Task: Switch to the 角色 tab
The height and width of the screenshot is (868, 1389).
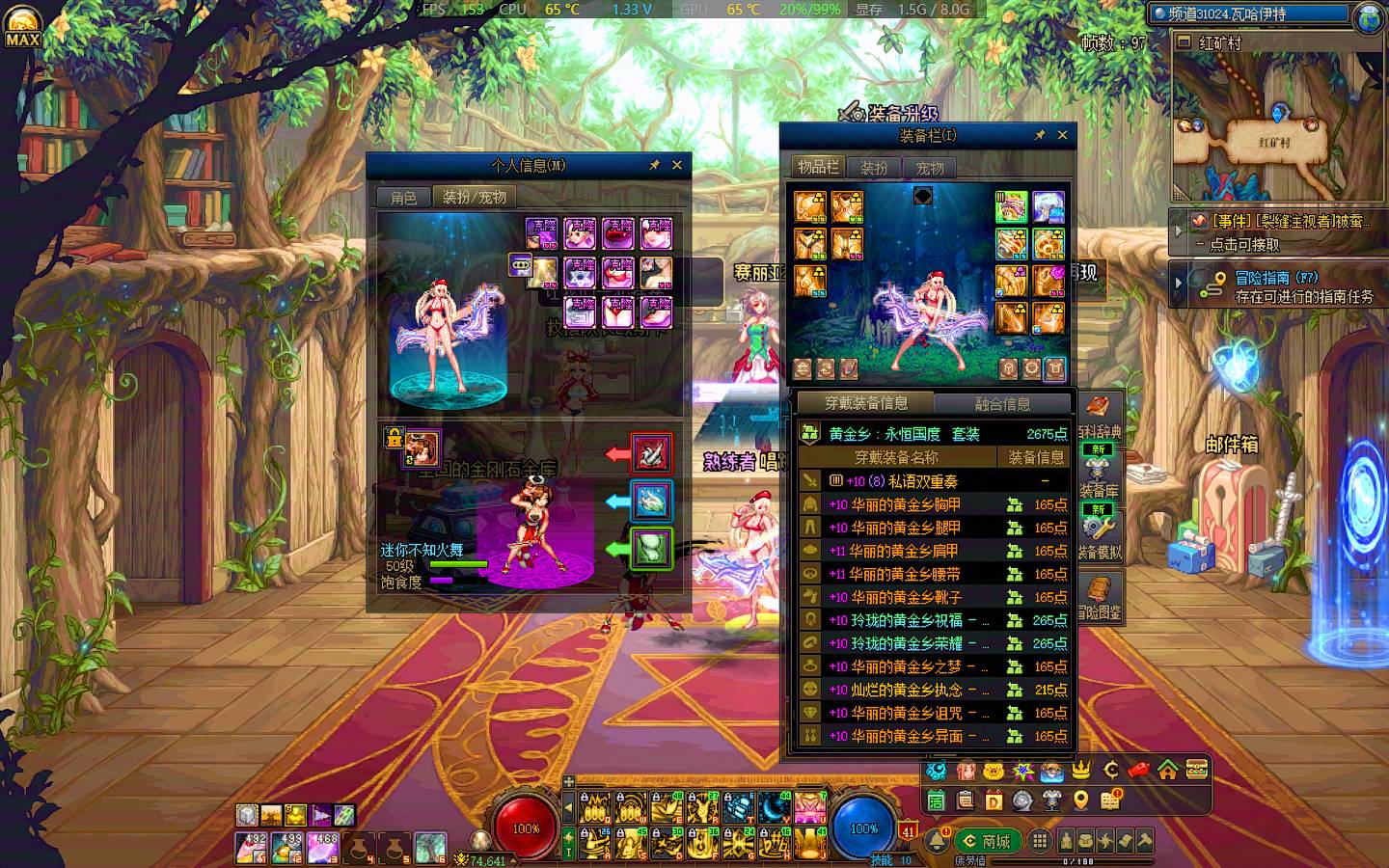Action: (403, 197)
